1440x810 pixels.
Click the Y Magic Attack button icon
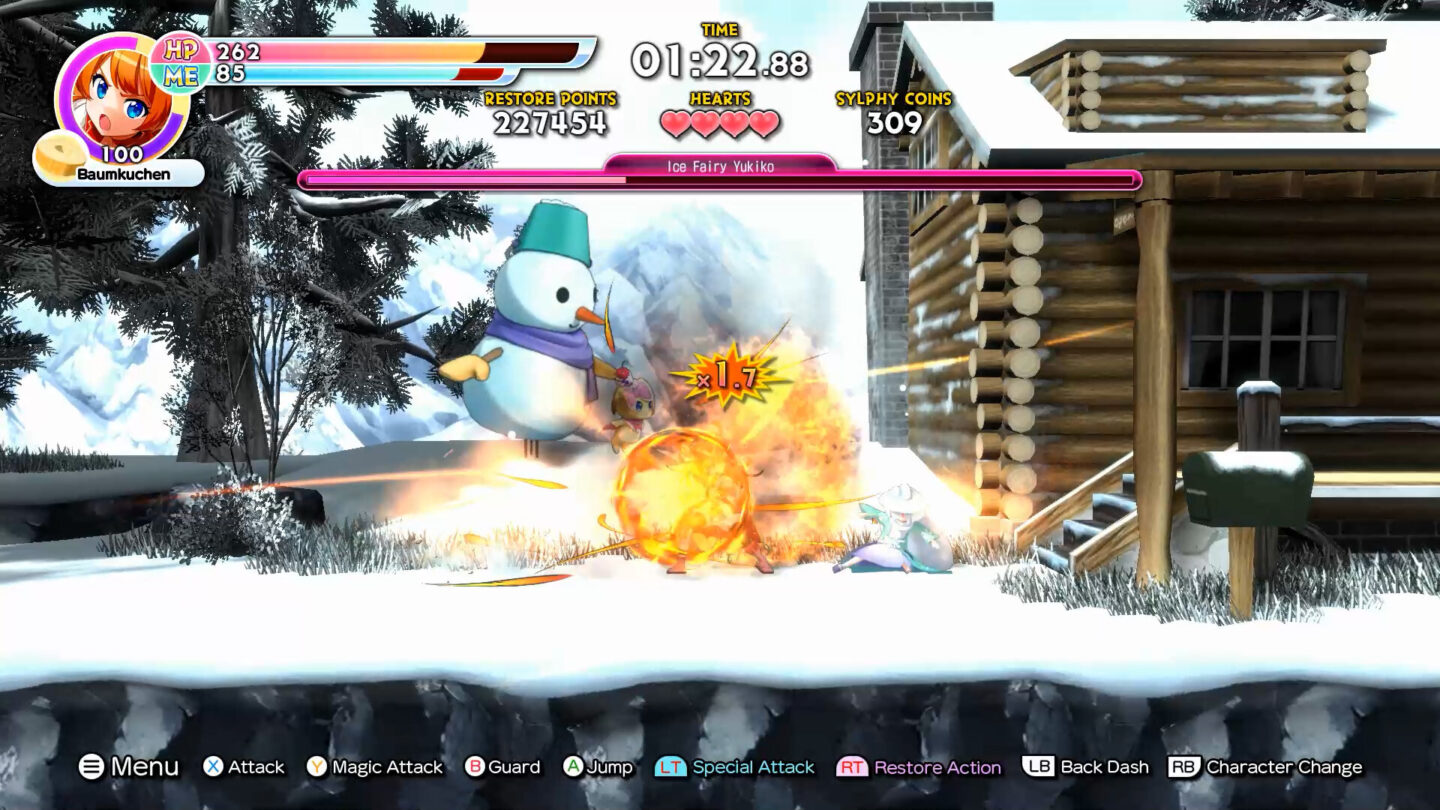click(x=315, y=767)
